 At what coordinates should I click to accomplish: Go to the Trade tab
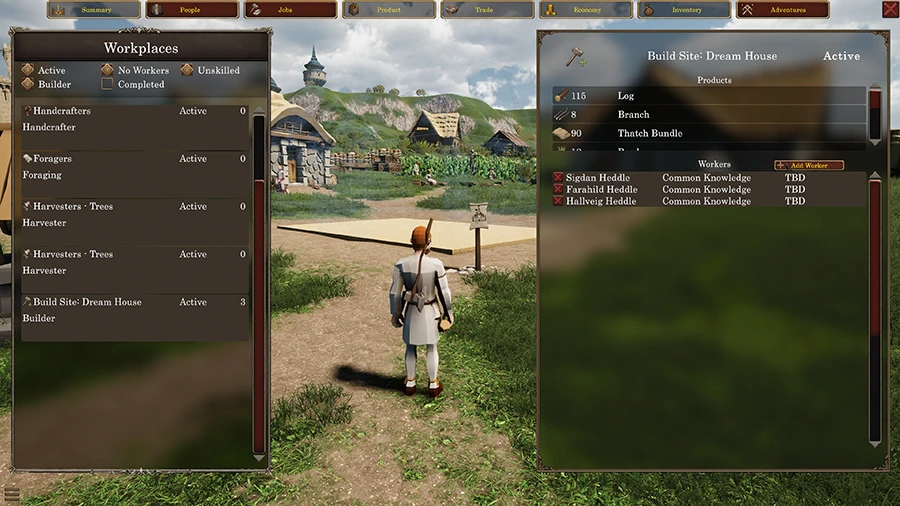[x=484, y=10]
